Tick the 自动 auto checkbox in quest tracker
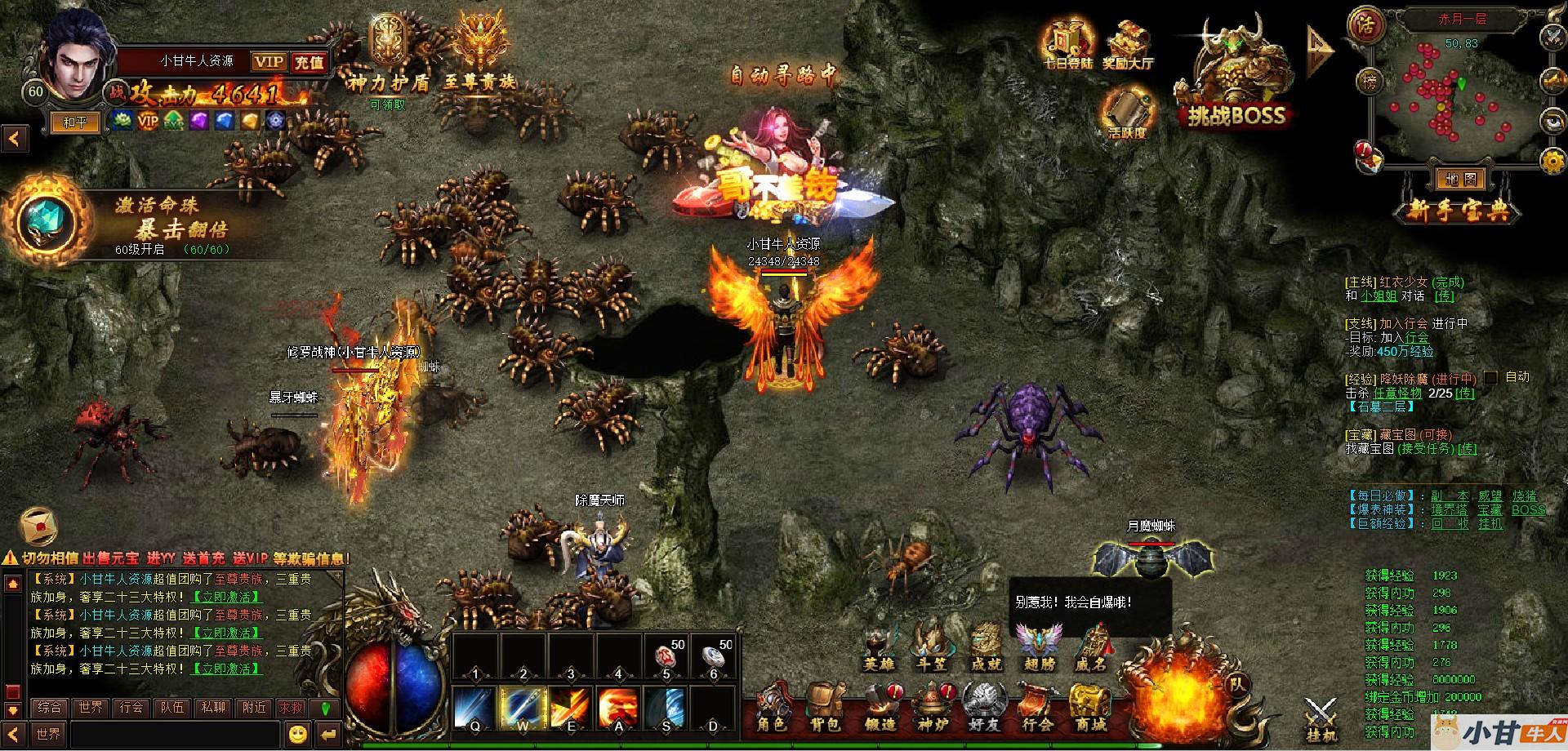1568x751 pixels. tap(1491, 377)
